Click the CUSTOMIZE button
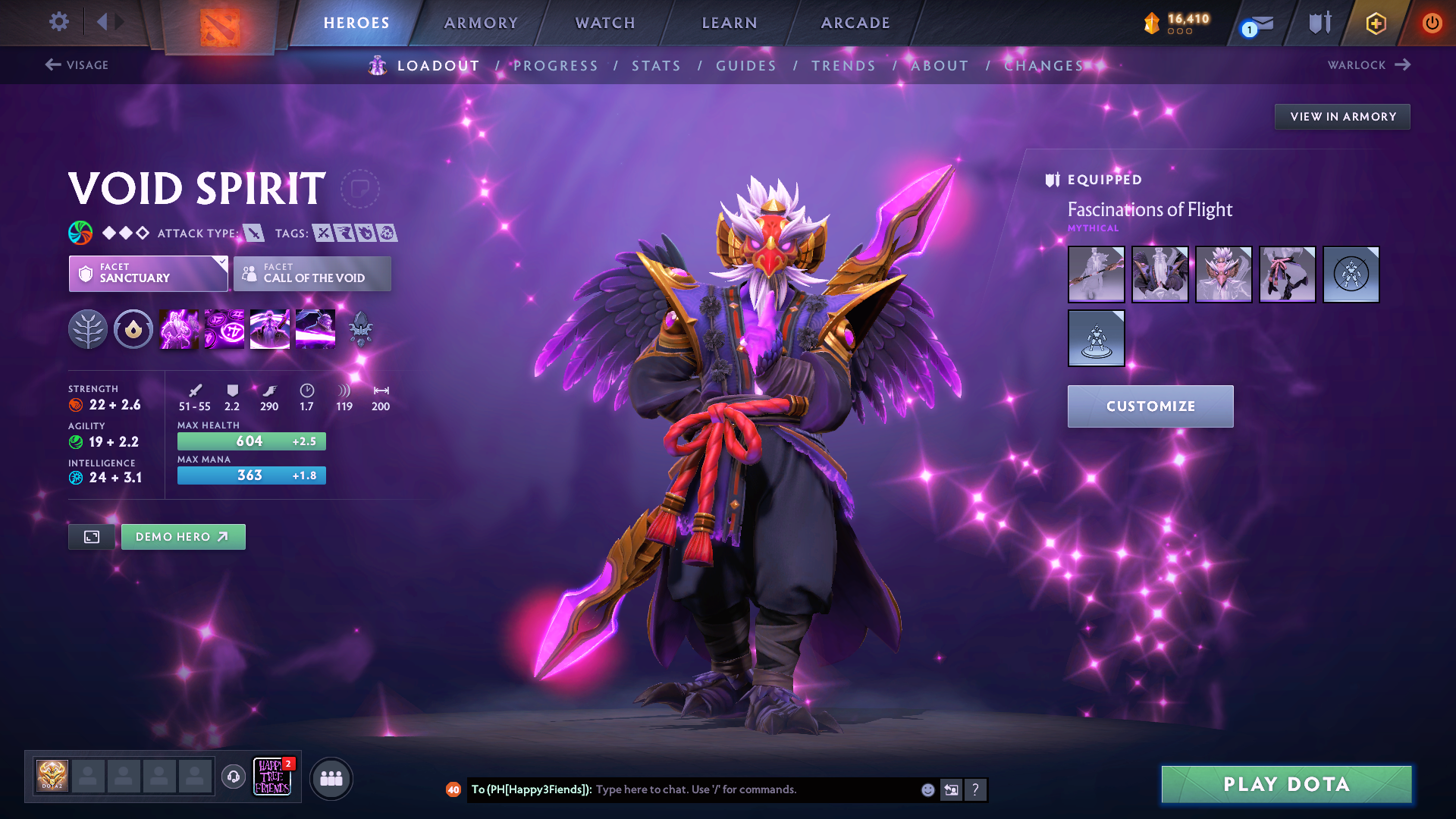 point(1150,406)
